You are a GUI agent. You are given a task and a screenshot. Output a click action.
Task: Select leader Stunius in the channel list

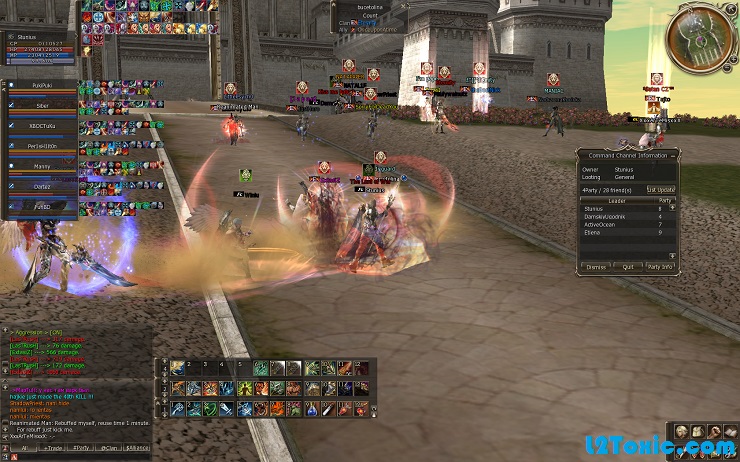[594, 209]
